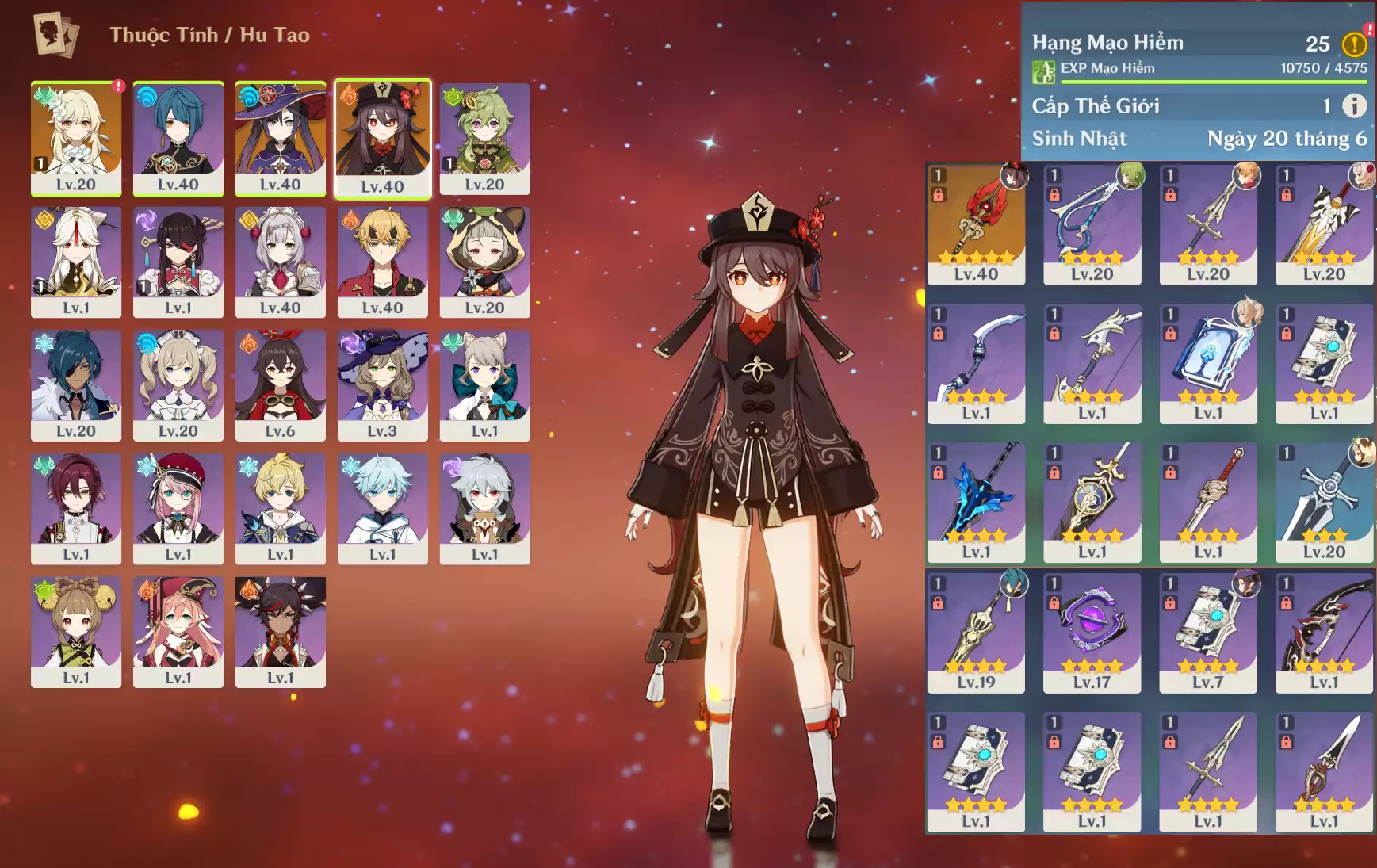Open Noelle's Lv.40 character card
1377x868 pixels.
point(281,262)
